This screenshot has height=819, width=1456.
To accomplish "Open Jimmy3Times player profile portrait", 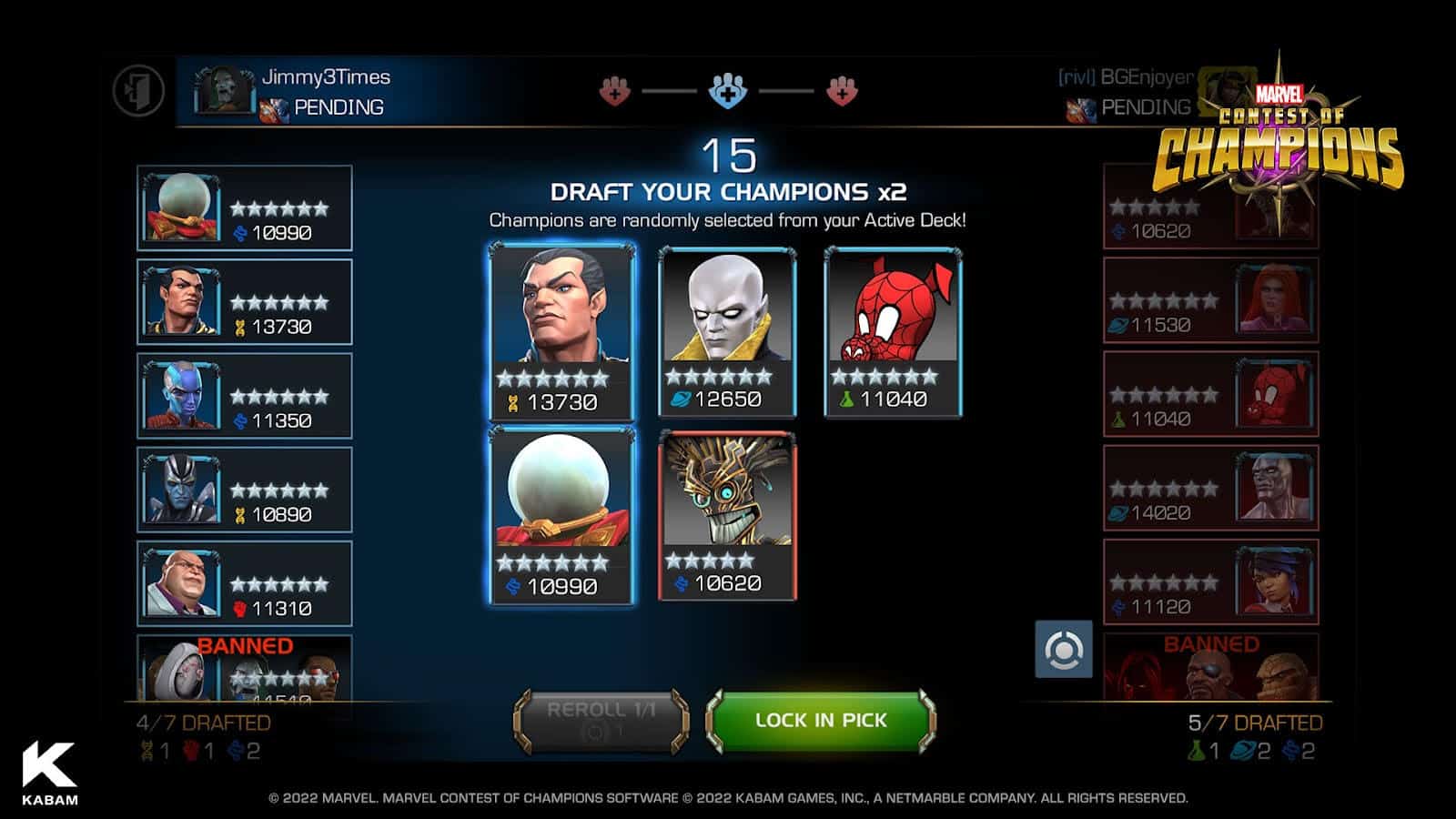I will coord(224,90).
